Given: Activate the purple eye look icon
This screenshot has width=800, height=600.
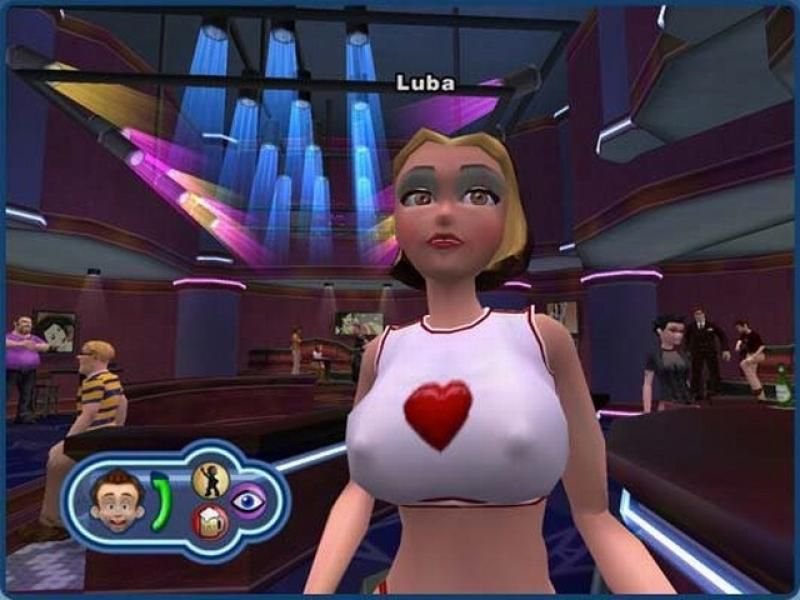Looking at the screenshot, I should tap(248, 501).
